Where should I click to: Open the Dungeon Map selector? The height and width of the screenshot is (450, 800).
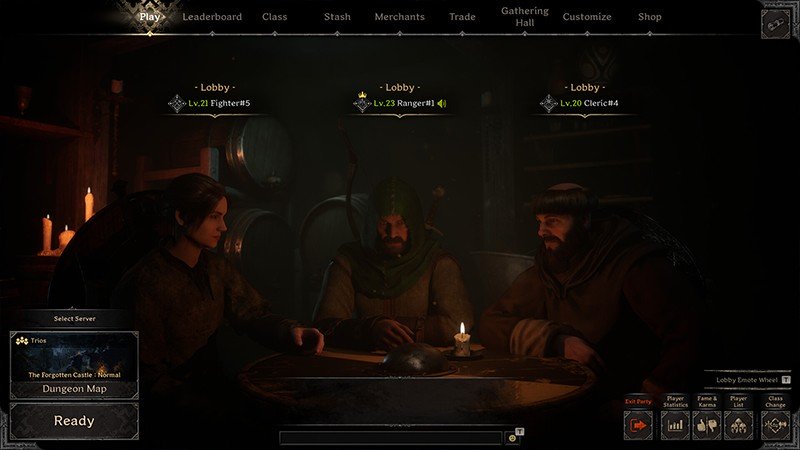click(74, 389)
